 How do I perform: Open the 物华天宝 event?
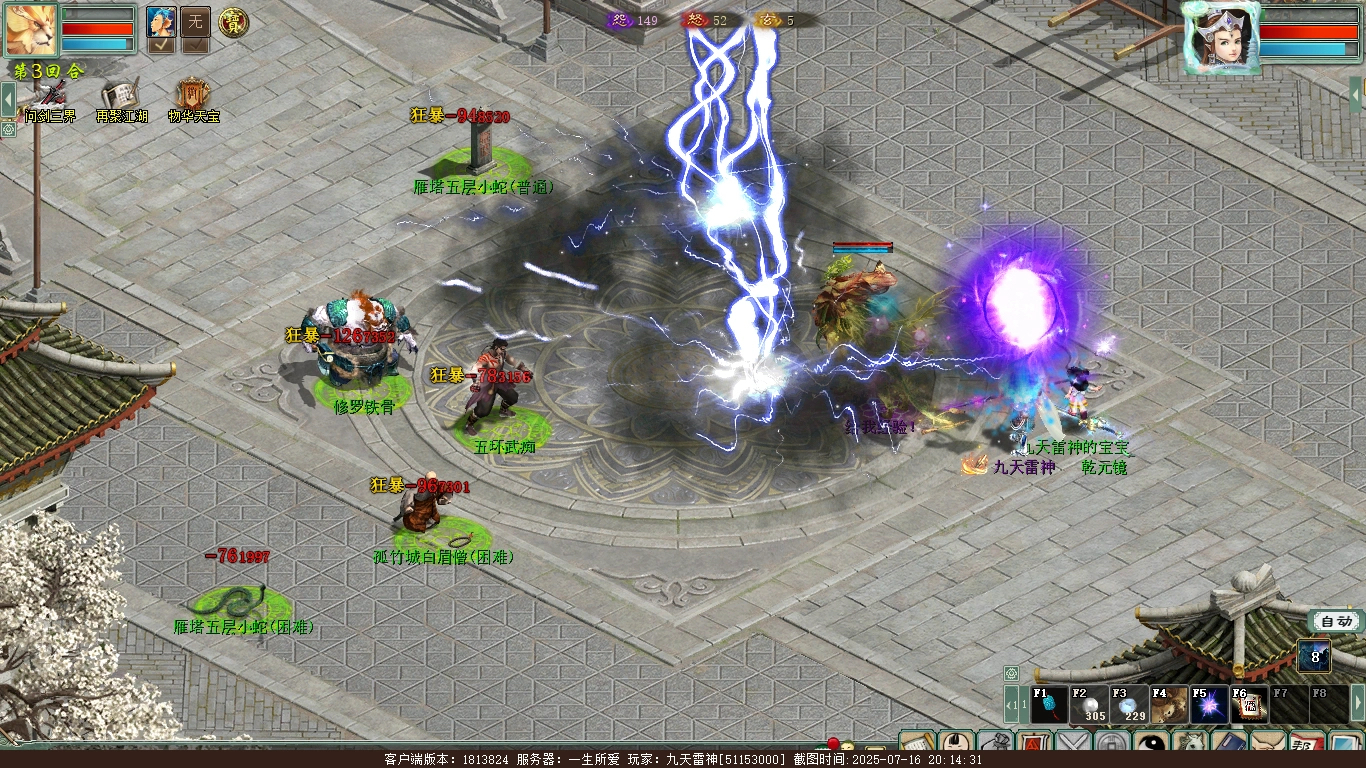[x=192, y=99]
